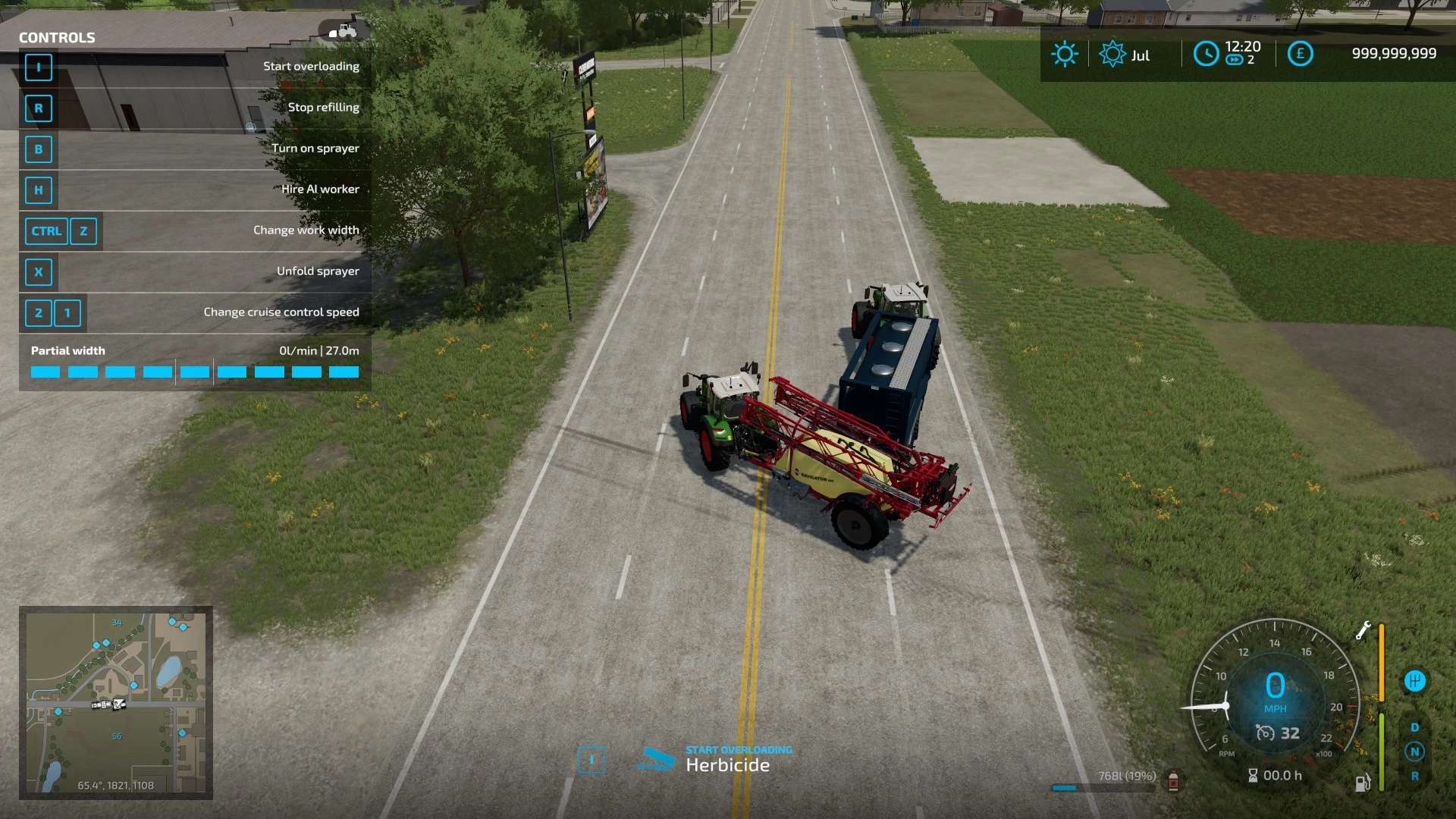This screenshot has width=1456, height=819.
Task: Select the N neutral gear indicator
Action: [x=1414, y=752]
